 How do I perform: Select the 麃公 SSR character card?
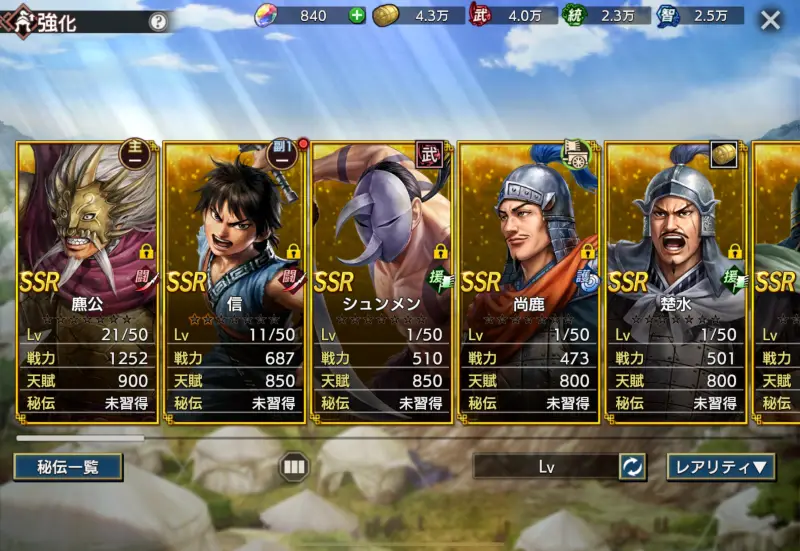pyautogui.click(x=87, y=282)
